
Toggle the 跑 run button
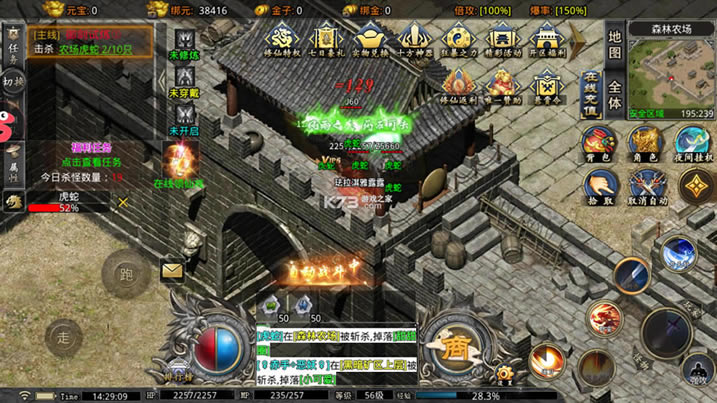[125, 272]
